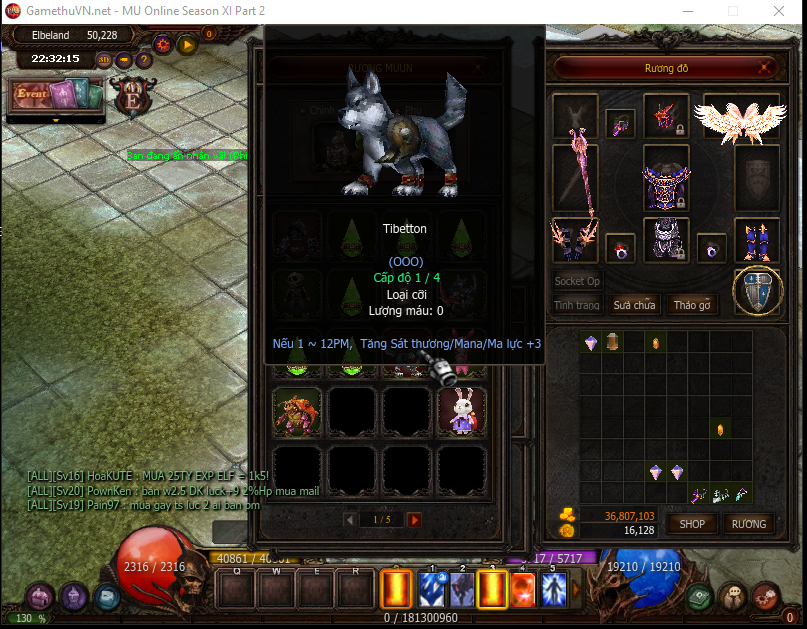The image size is (807, 629).
Task: Click the RƯƠNG button
Action: 748,523
